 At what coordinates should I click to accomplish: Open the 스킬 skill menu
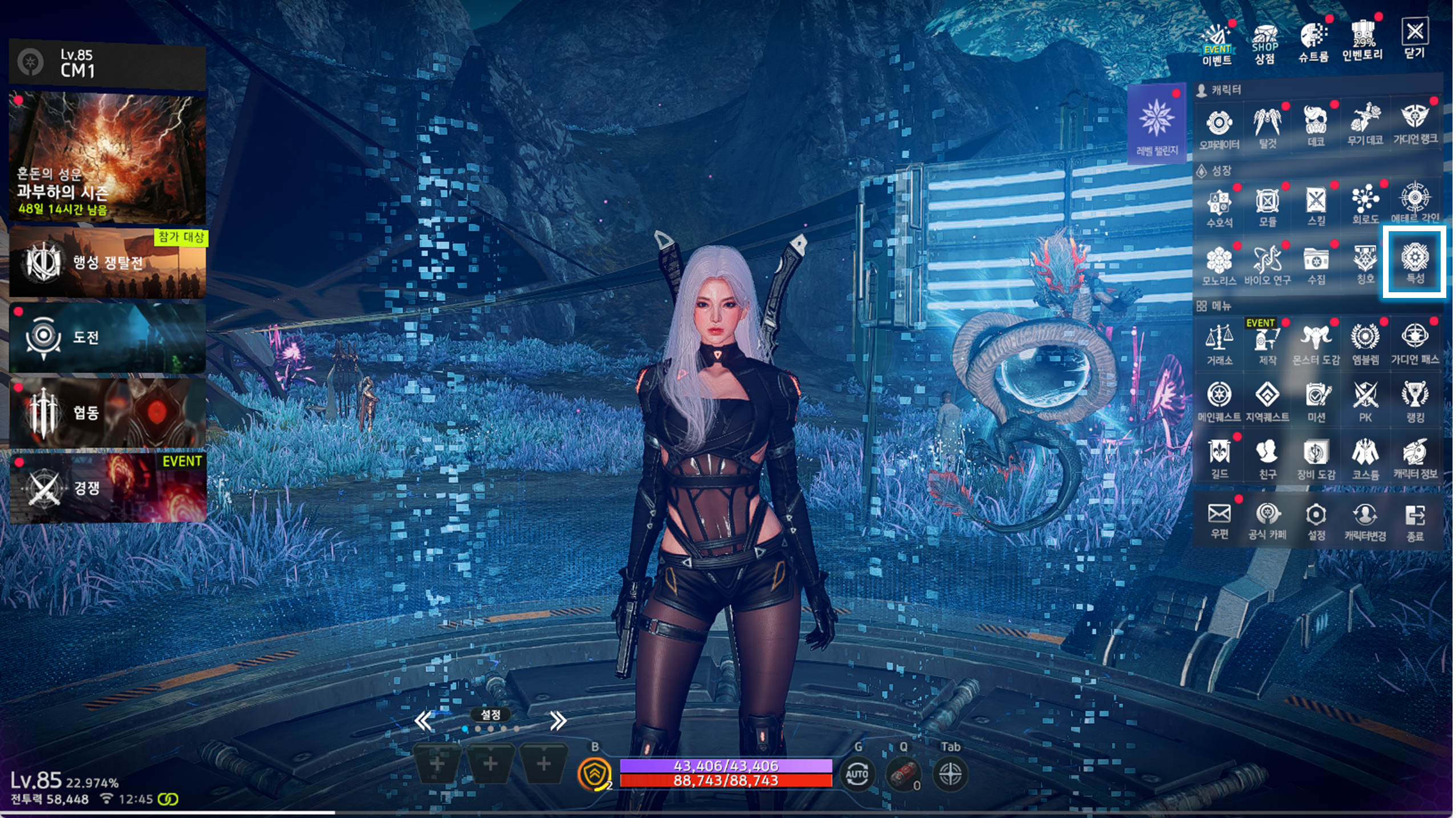coord(1316,205)
